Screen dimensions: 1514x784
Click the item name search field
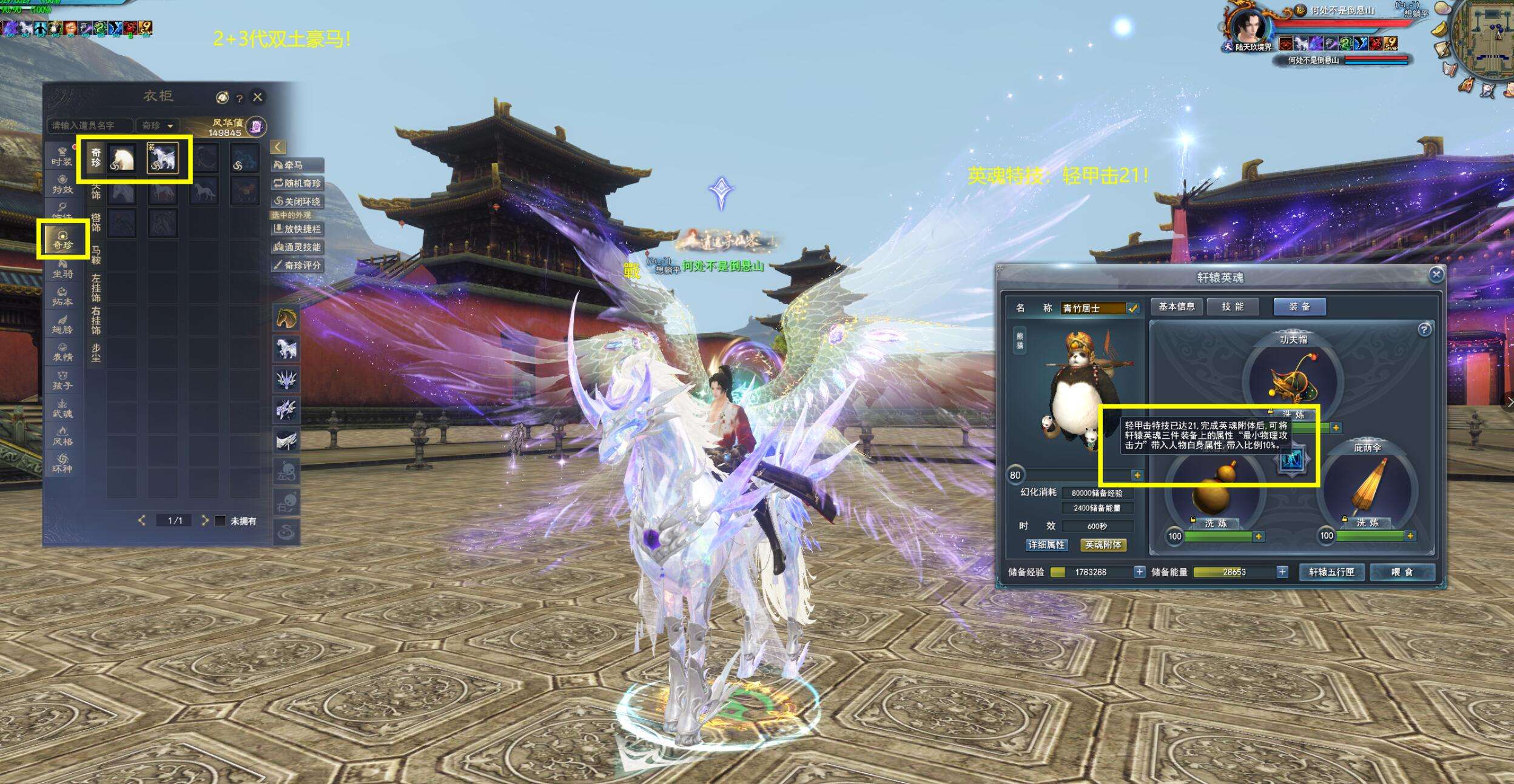coord(90,126)
